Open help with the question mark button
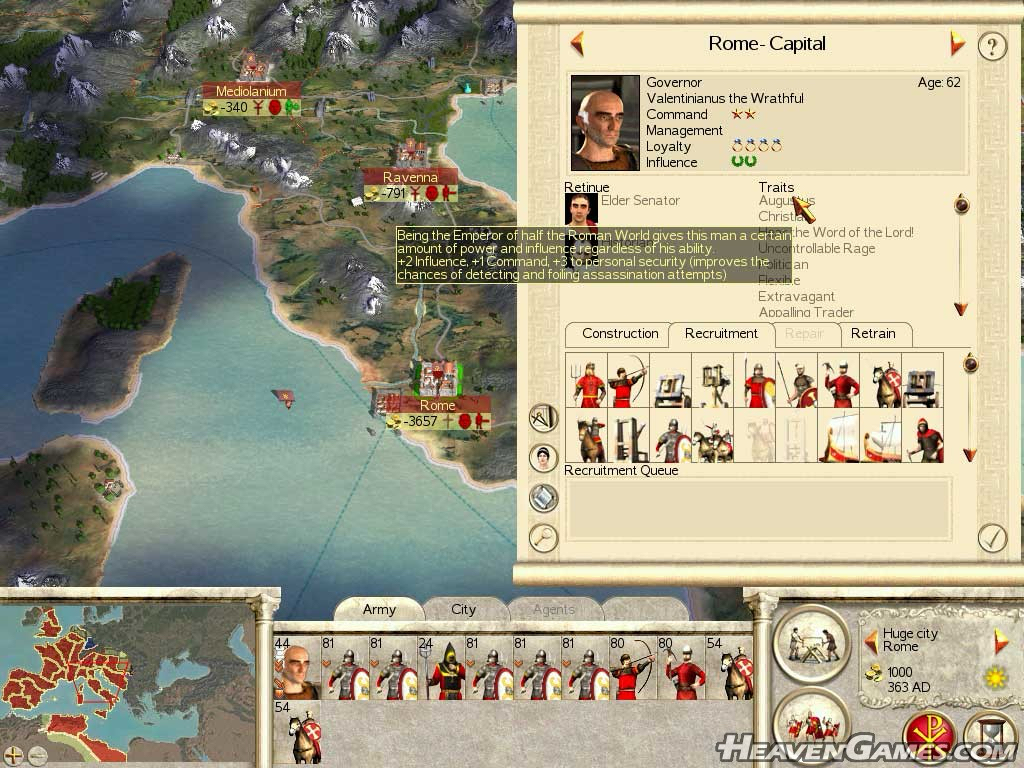This screenshot has height=768, width=1024. (x=991, y=45)
